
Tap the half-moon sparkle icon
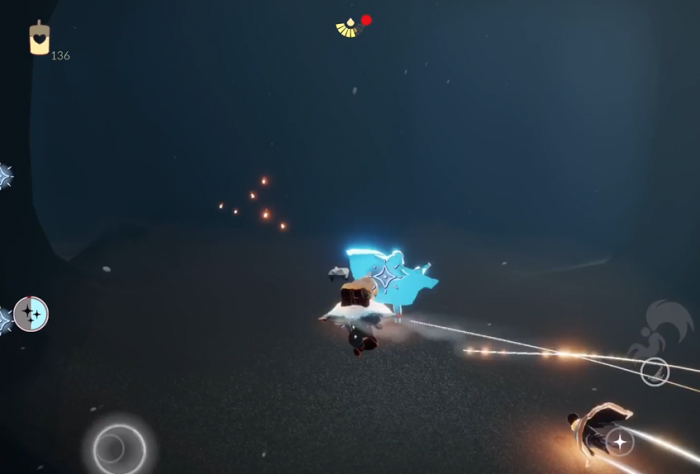(31, 314)
